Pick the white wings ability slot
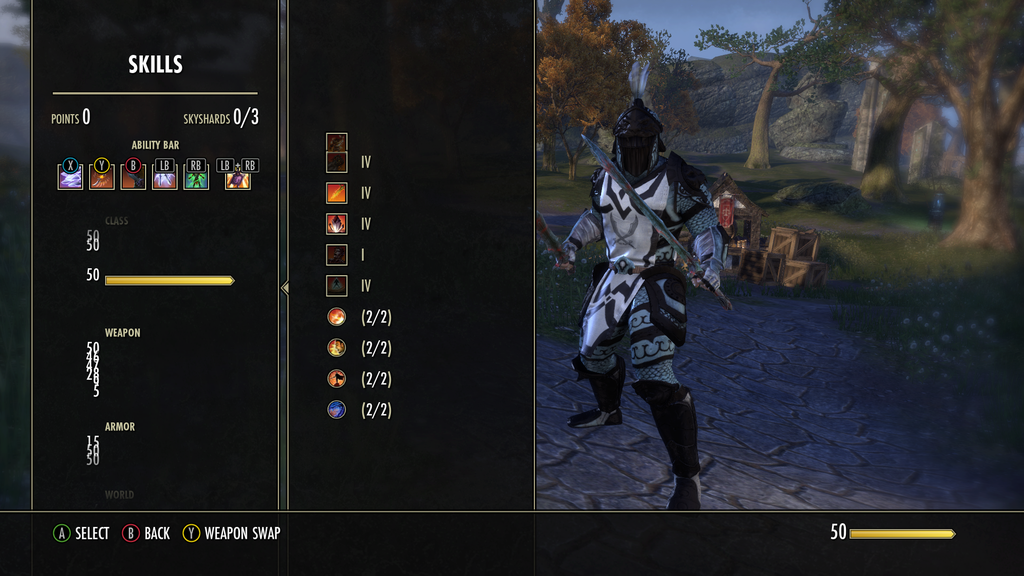 [164, 178]
